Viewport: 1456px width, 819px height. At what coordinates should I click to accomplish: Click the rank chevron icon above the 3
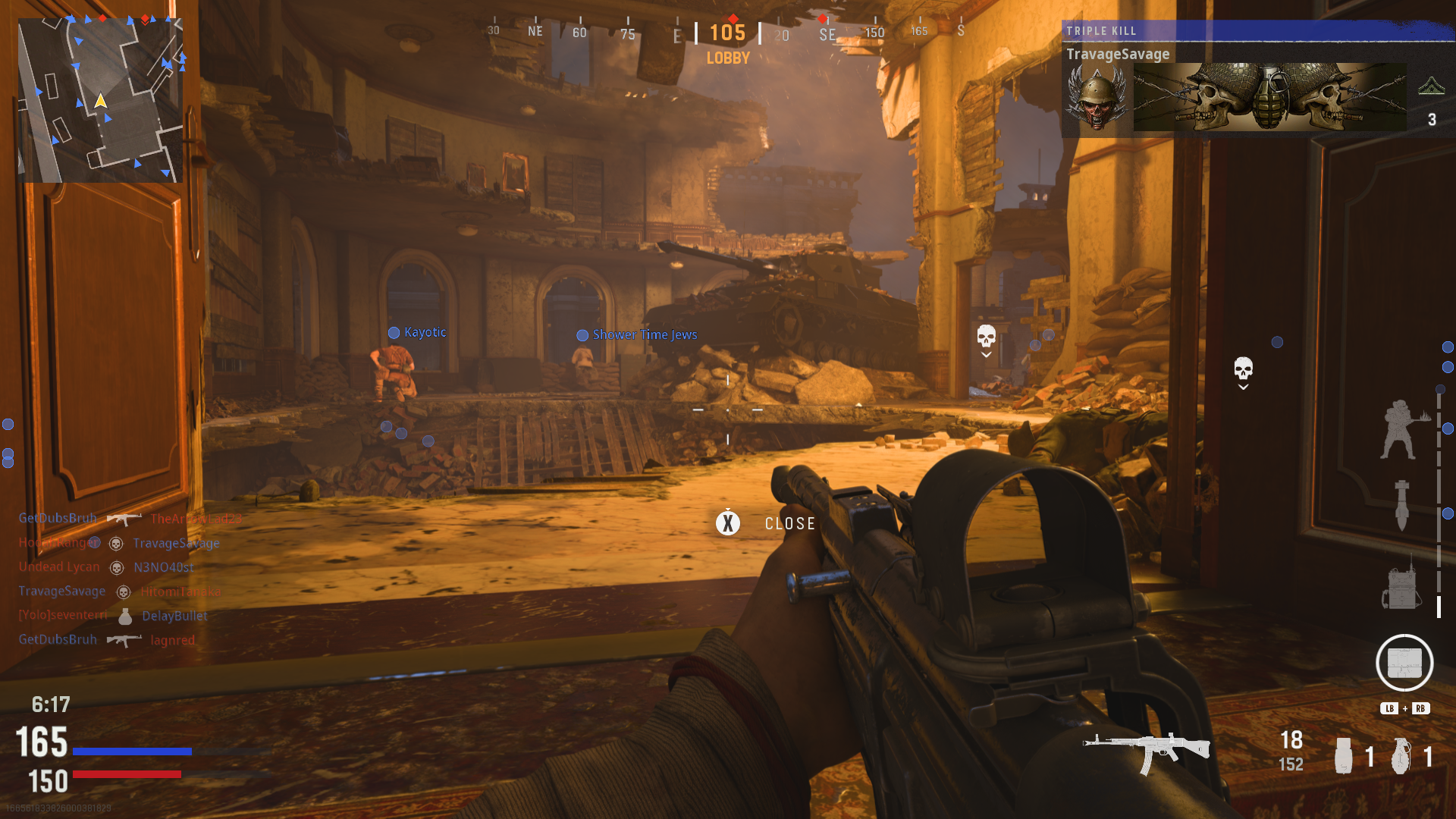[x=1431, y=86]
